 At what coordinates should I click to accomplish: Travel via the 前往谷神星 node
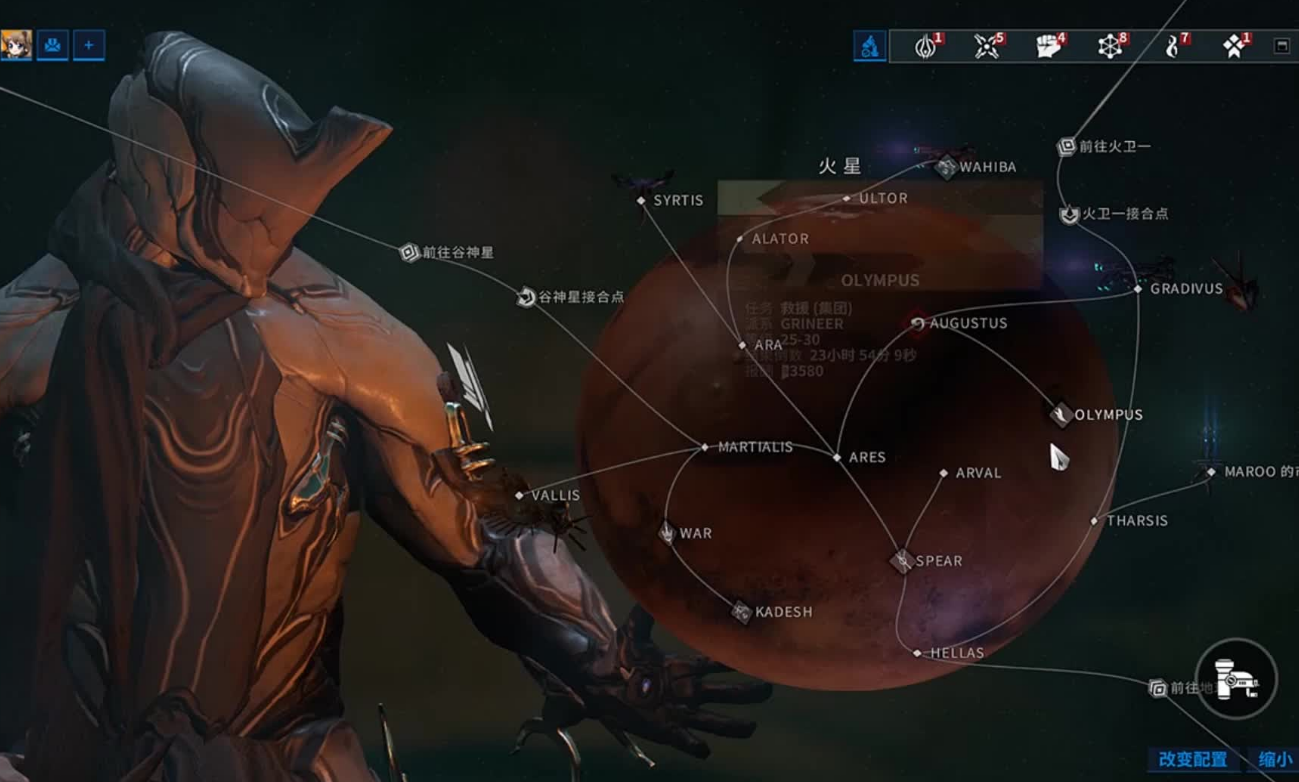coord(409,253)
